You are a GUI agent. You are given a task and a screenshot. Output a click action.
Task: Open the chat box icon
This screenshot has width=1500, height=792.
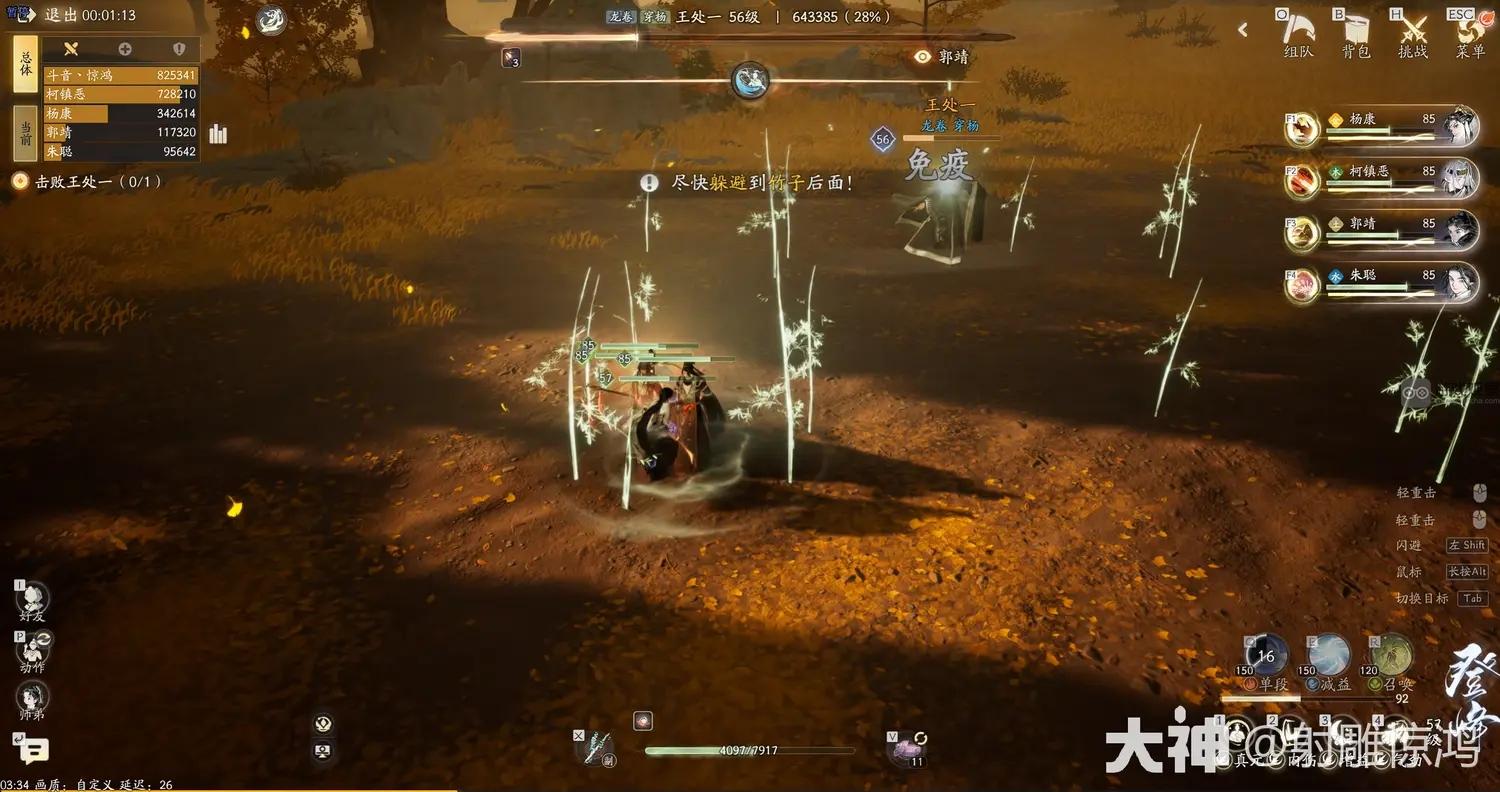(32, 748)
